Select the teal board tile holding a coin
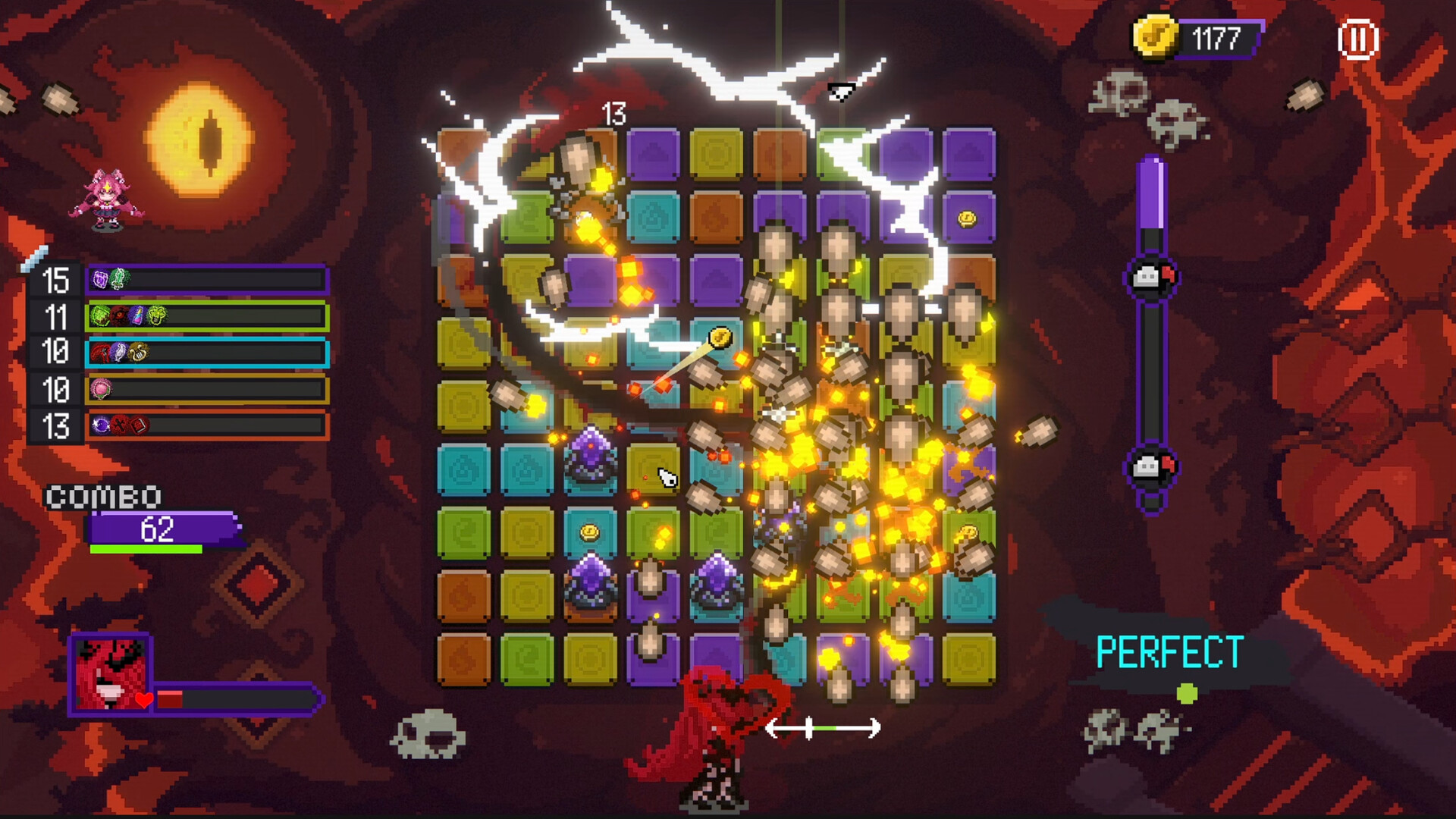 590,532
